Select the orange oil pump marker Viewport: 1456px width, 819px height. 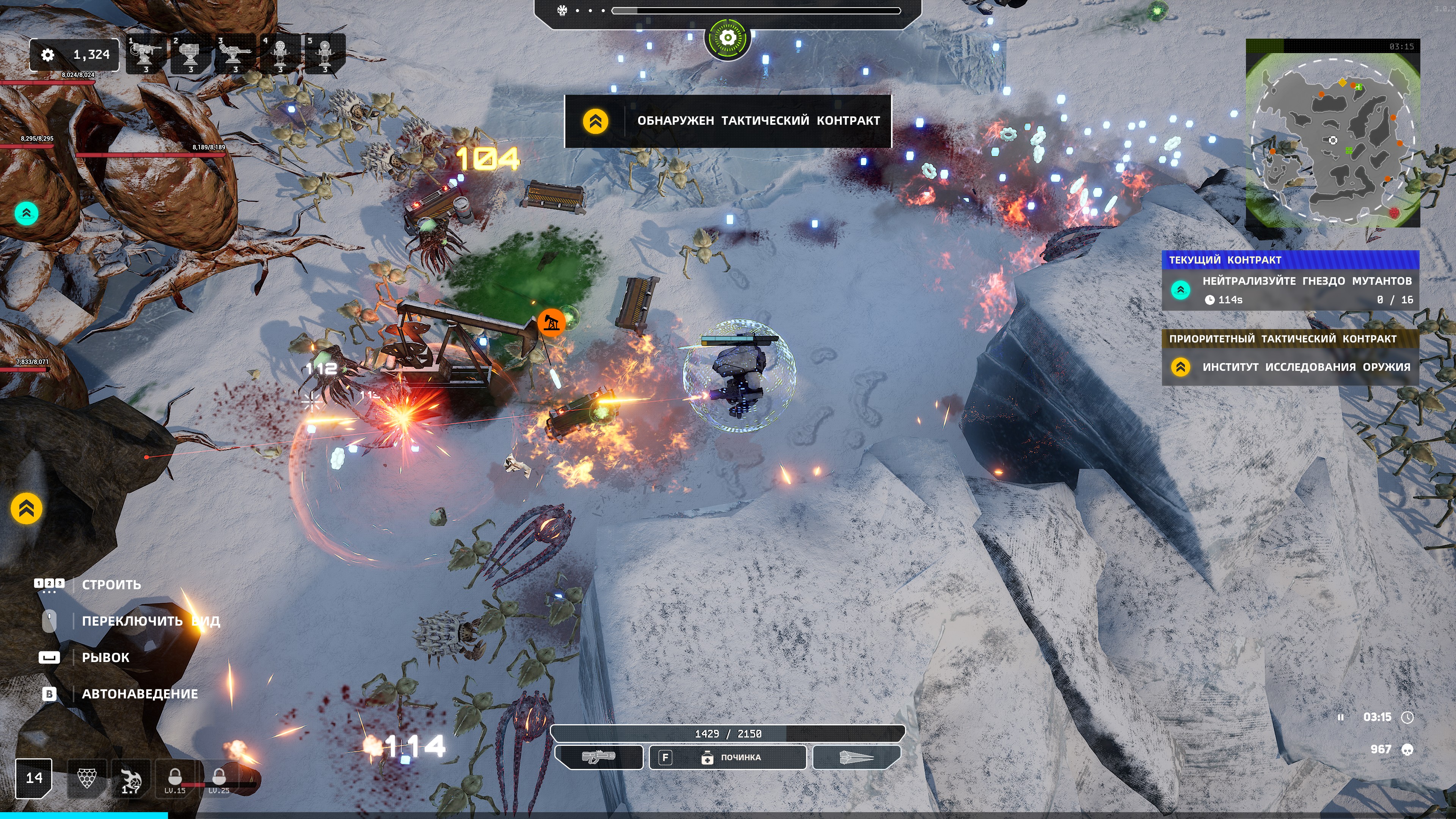[x=551, y=323]
